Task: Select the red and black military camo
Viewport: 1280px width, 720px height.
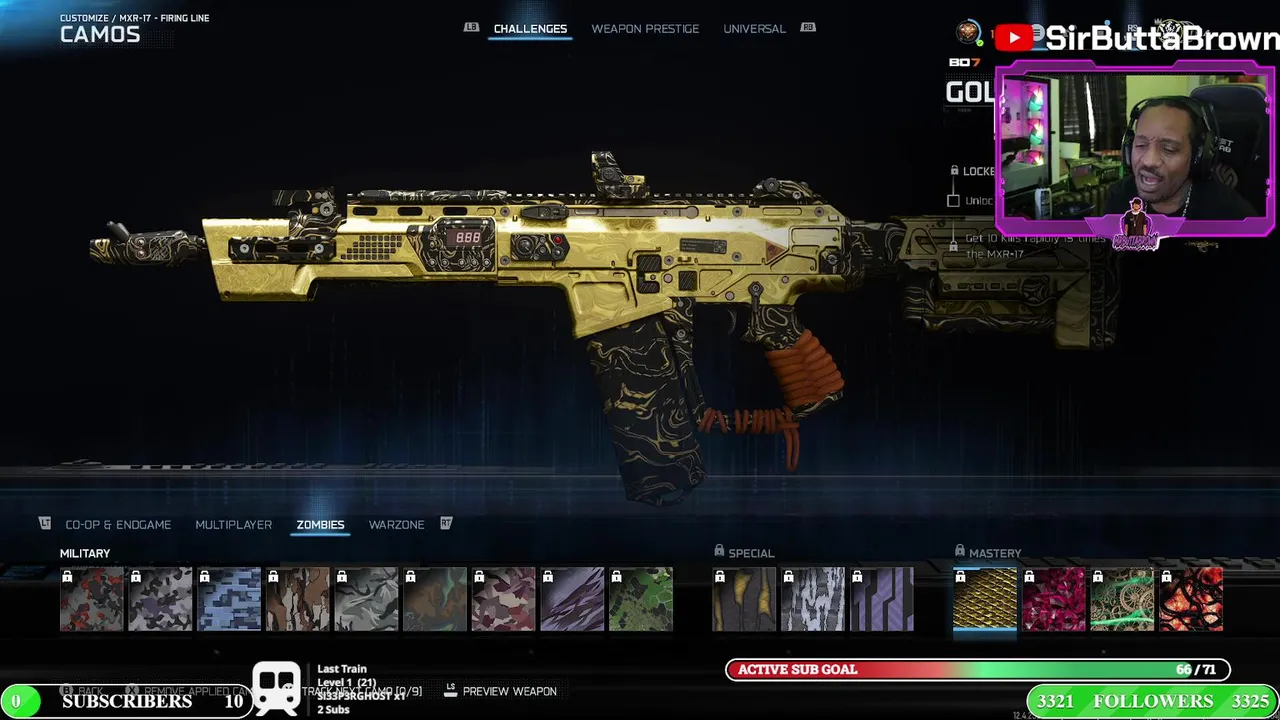Action: [92, 600]
